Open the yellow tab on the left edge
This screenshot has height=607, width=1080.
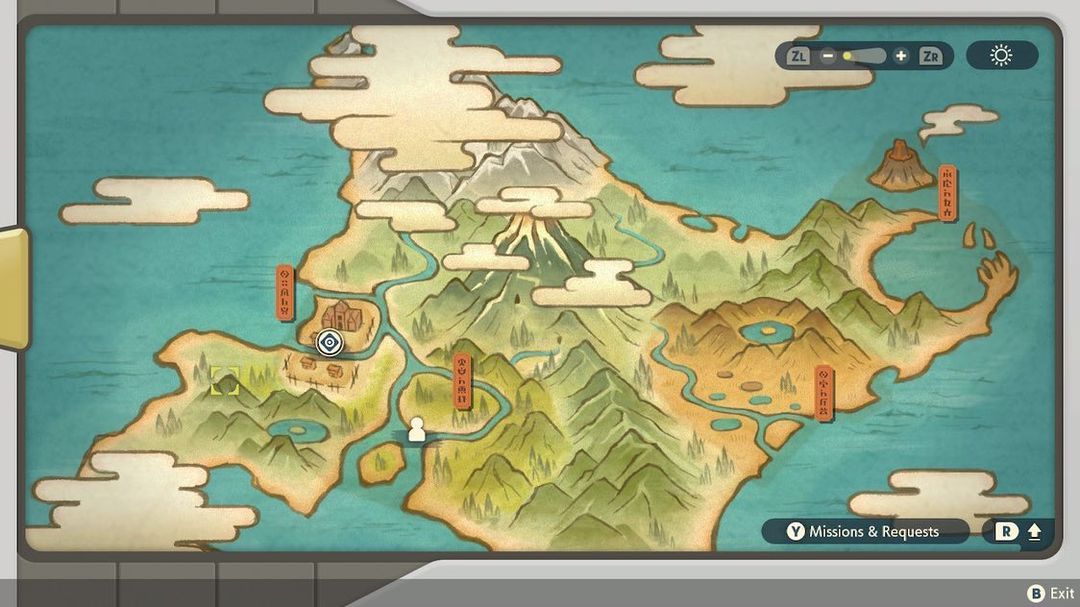point(13,288)
